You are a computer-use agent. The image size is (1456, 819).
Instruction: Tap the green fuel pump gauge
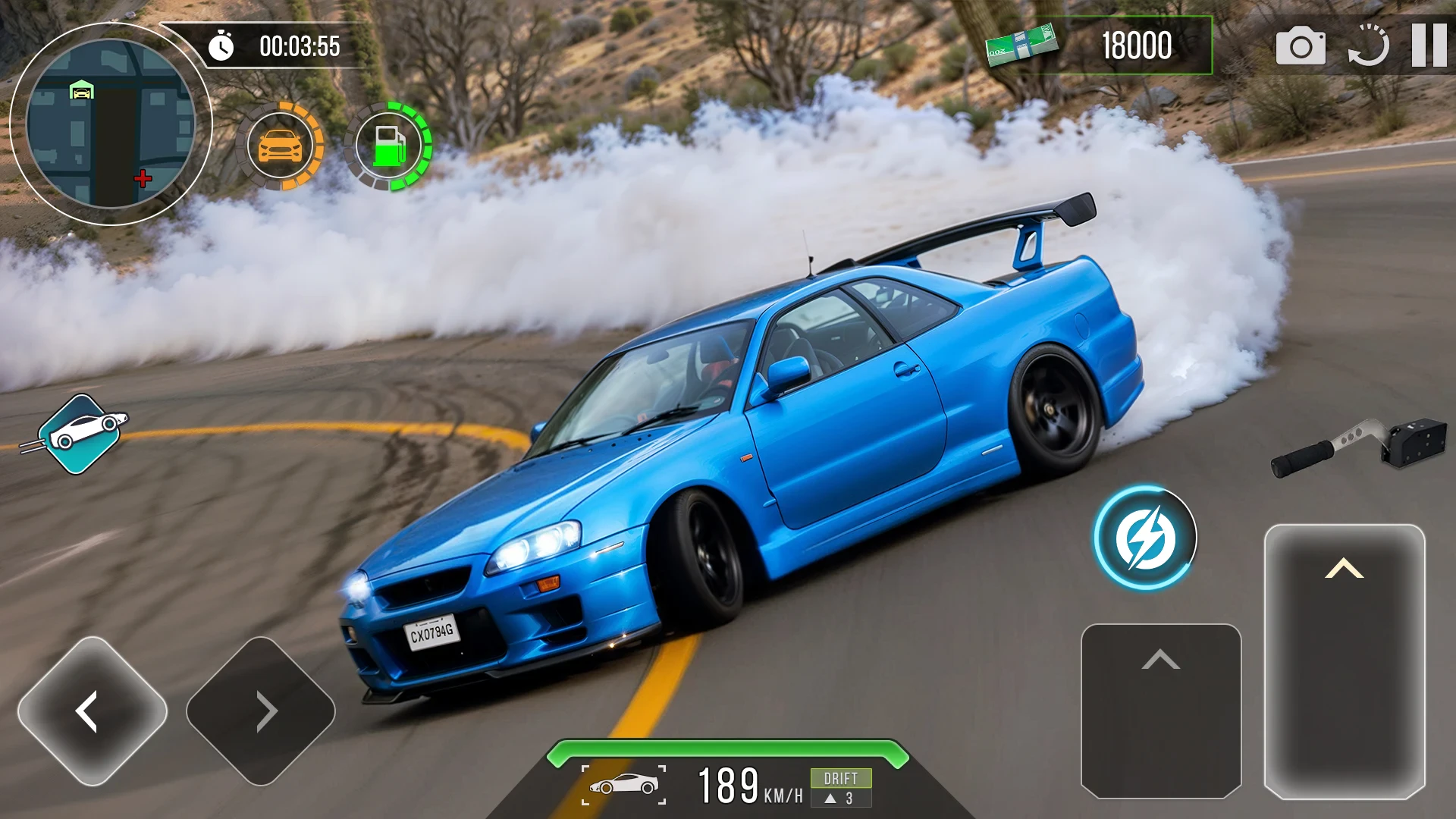click(x=388, y=146)
